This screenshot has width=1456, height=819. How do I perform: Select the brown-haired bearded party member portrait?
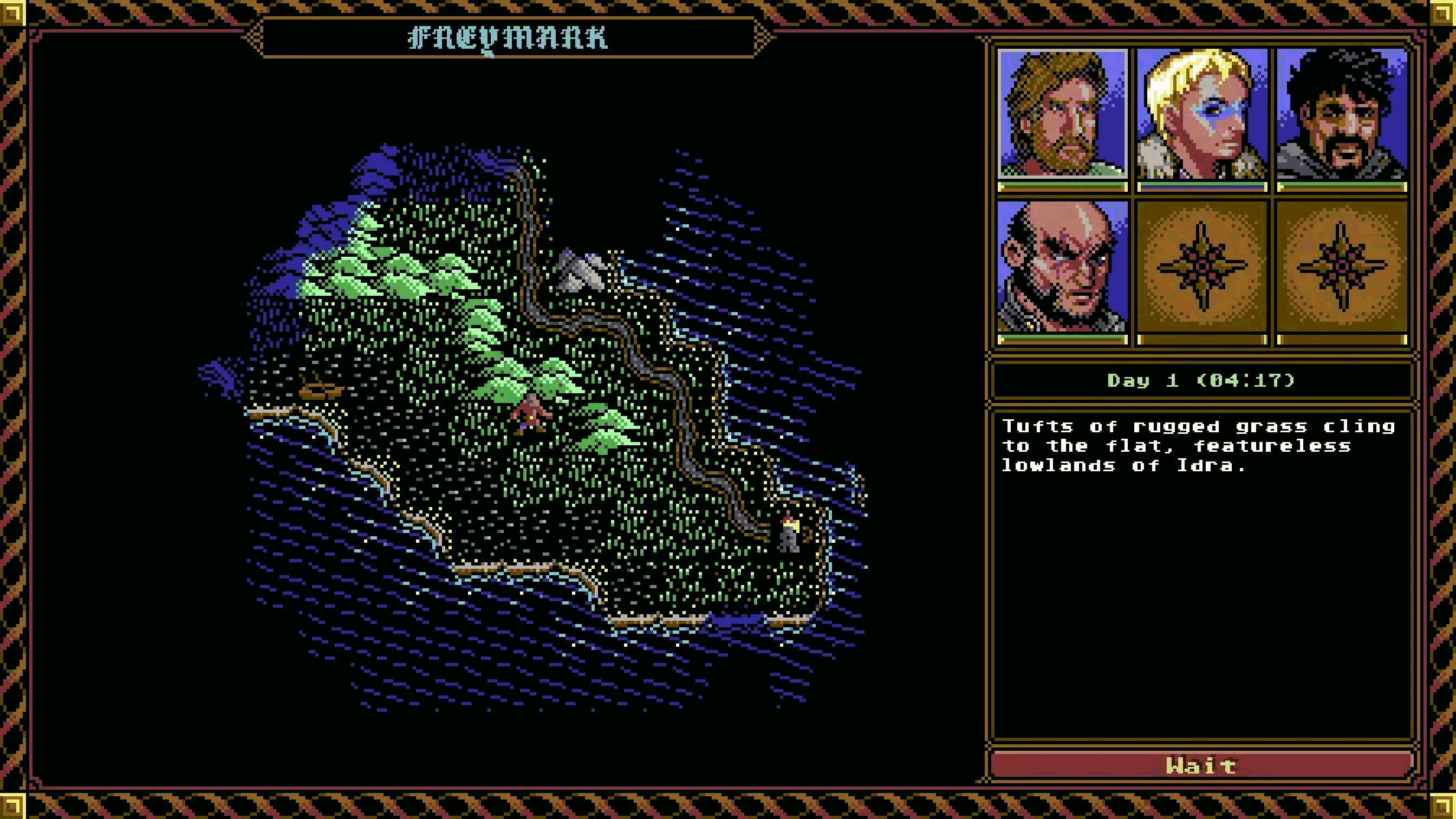(x=1062, y=114)
